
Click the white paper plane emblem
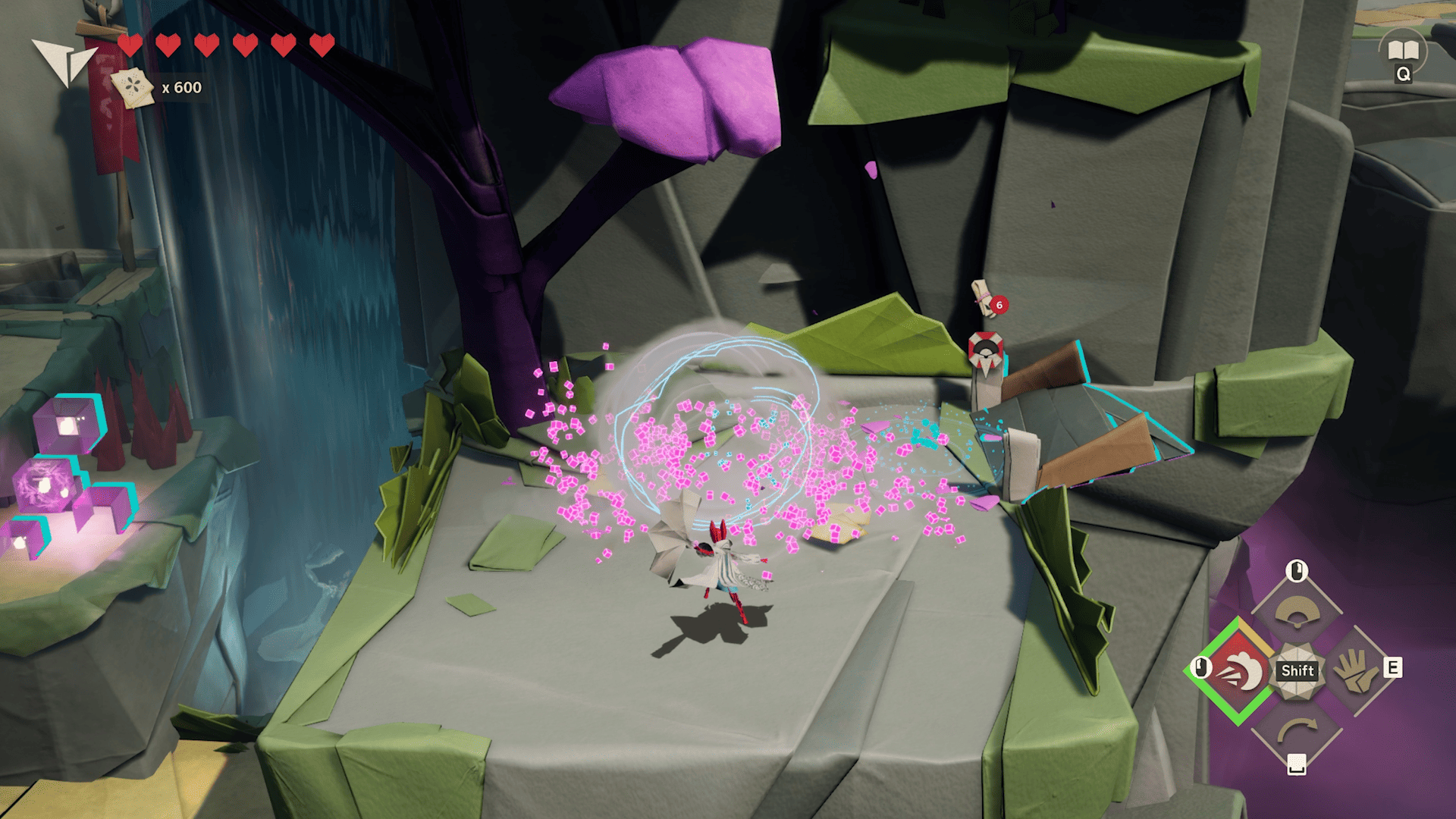click(x=64, y=61)
